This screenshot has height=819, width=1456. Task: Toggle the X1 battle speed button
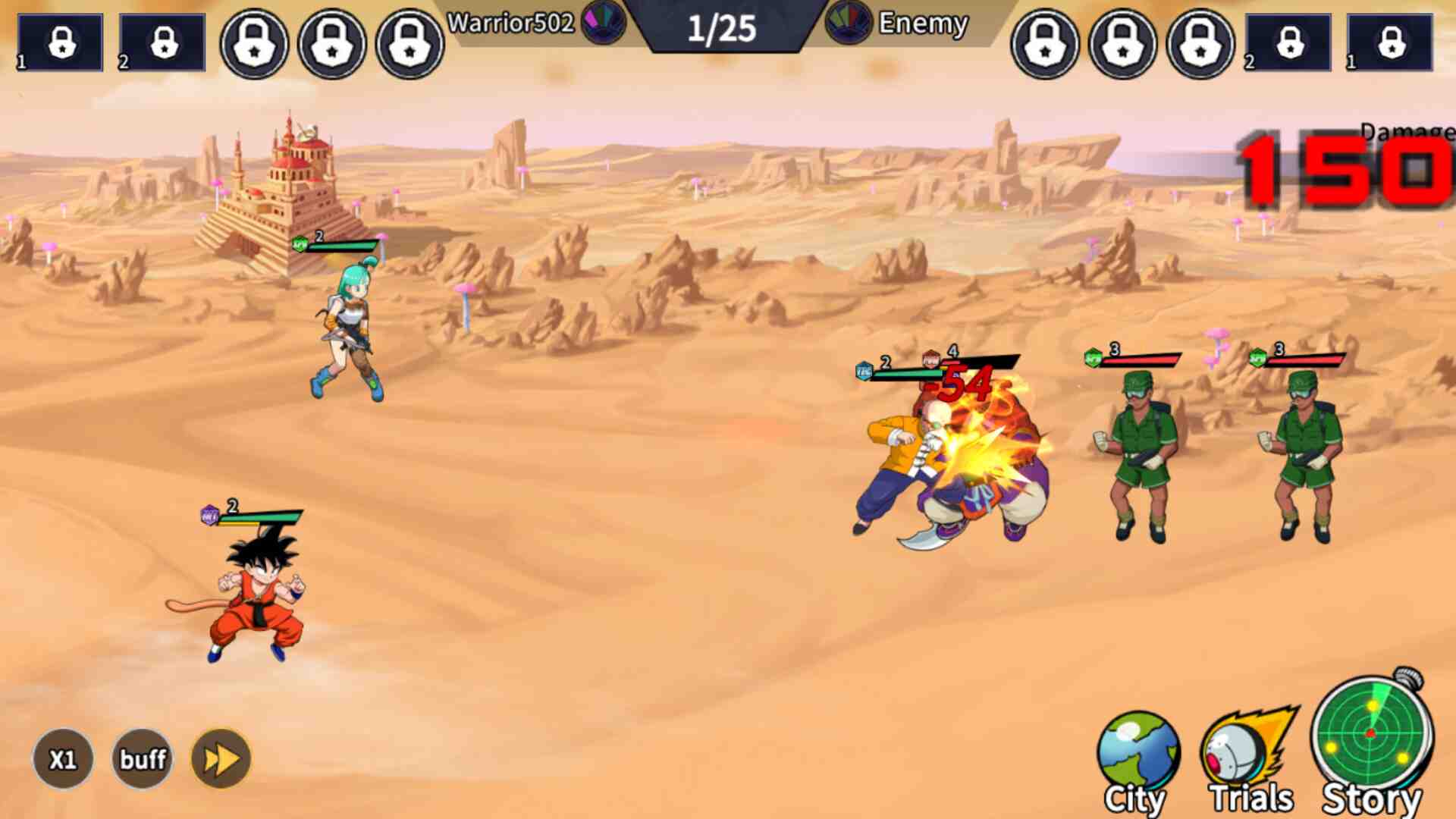(63, 759)
